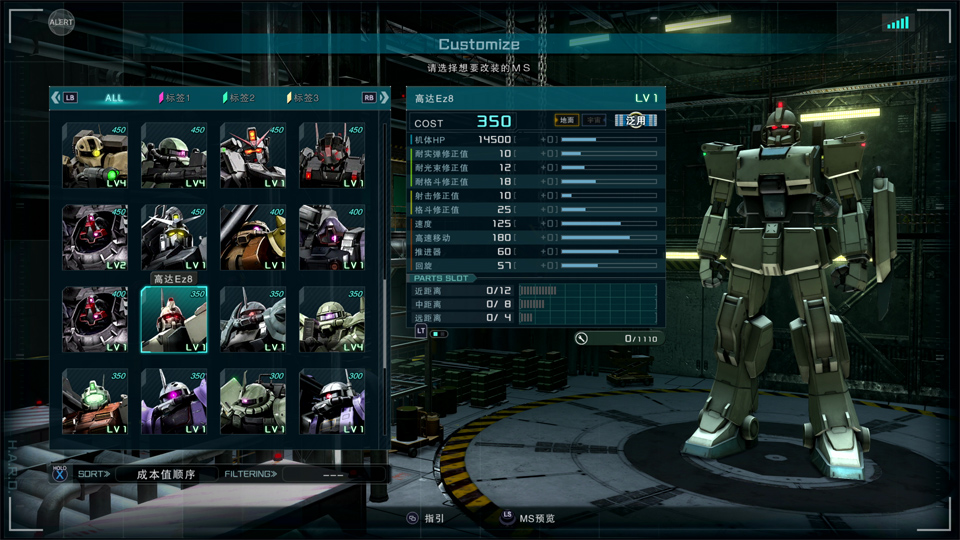Switch to the ALL tab

(x=114, y=98)
